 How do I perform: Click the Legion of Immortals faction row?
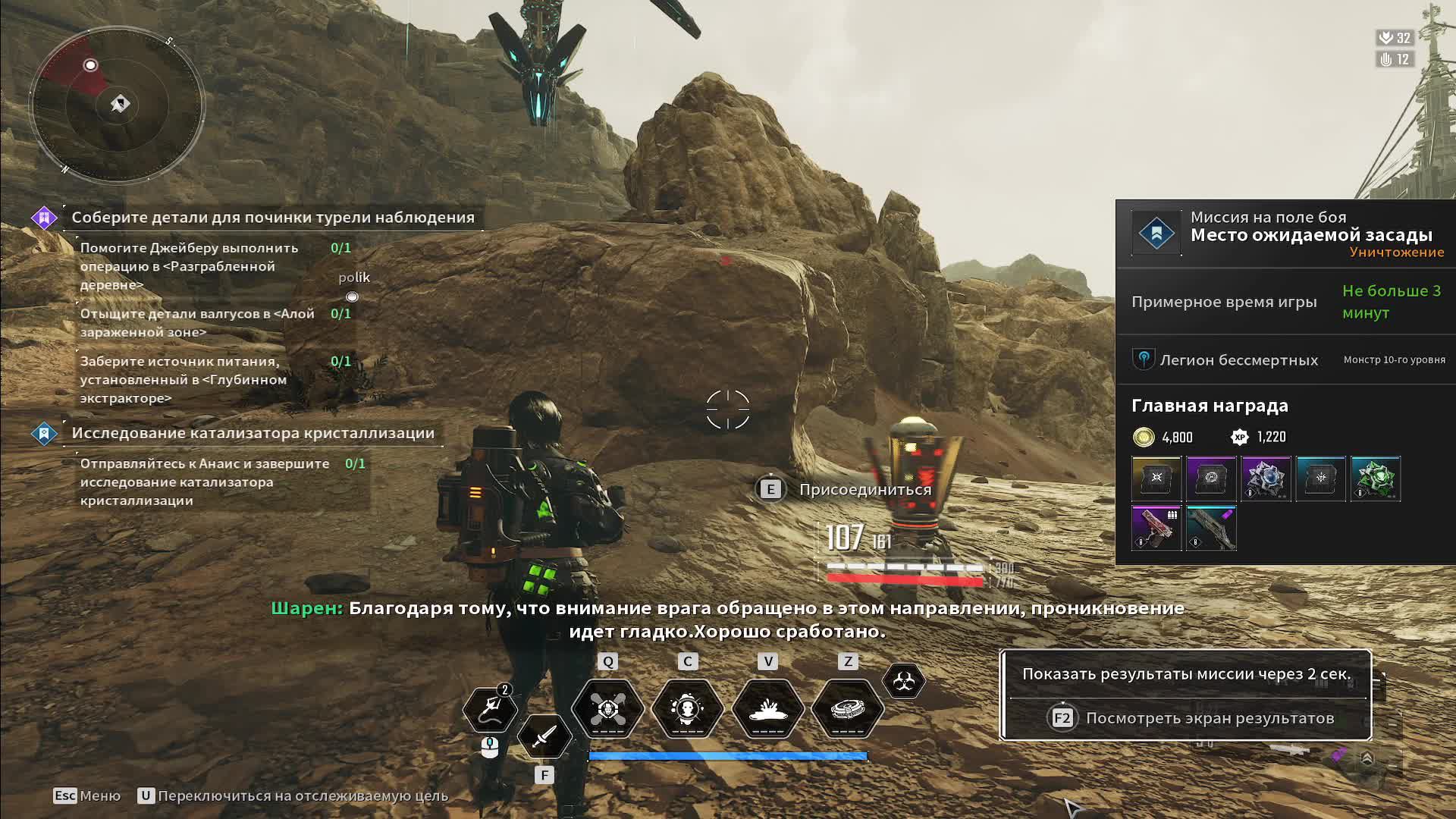(x=1239, y=360)
